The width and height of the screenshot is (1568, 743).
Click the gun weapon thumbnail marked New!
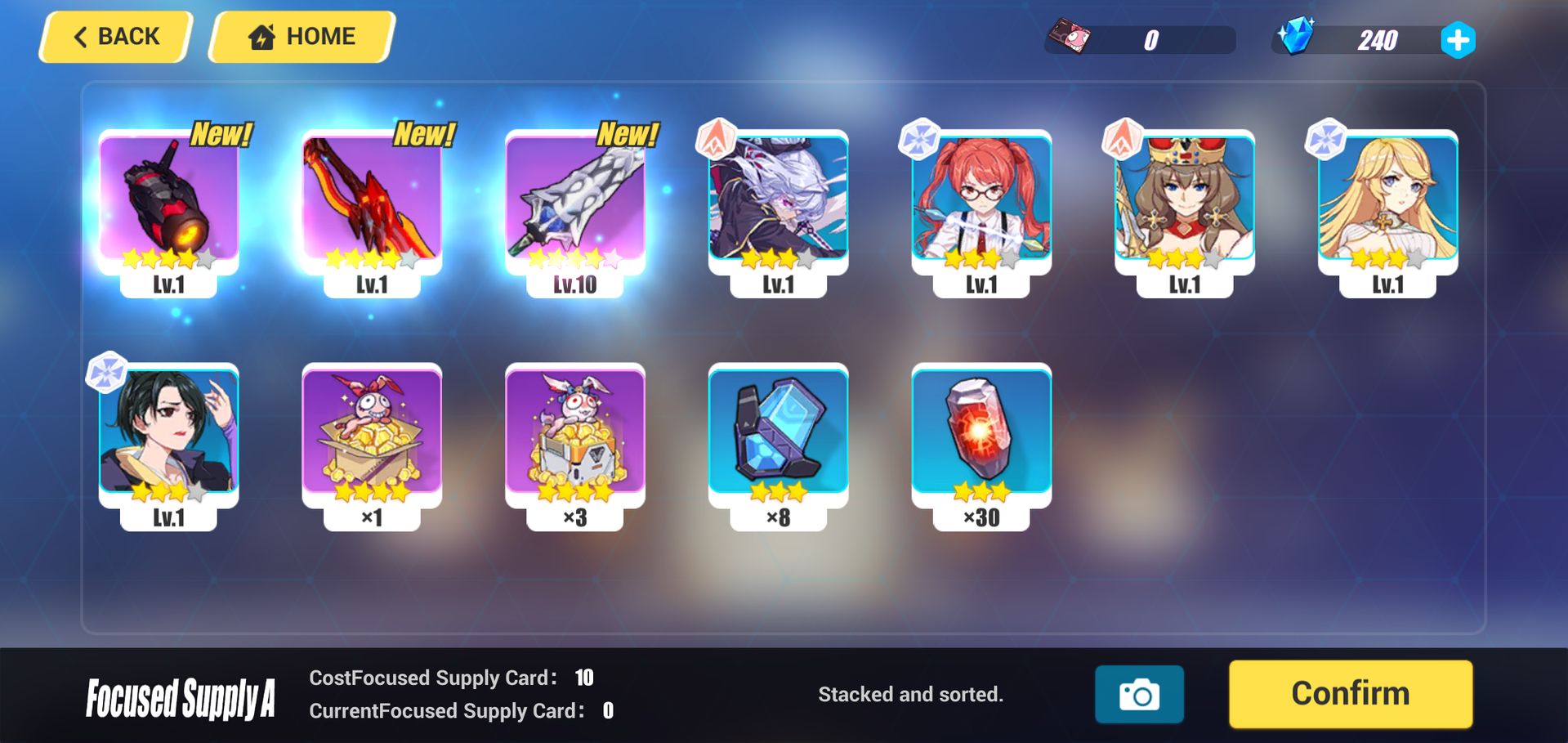168,204
